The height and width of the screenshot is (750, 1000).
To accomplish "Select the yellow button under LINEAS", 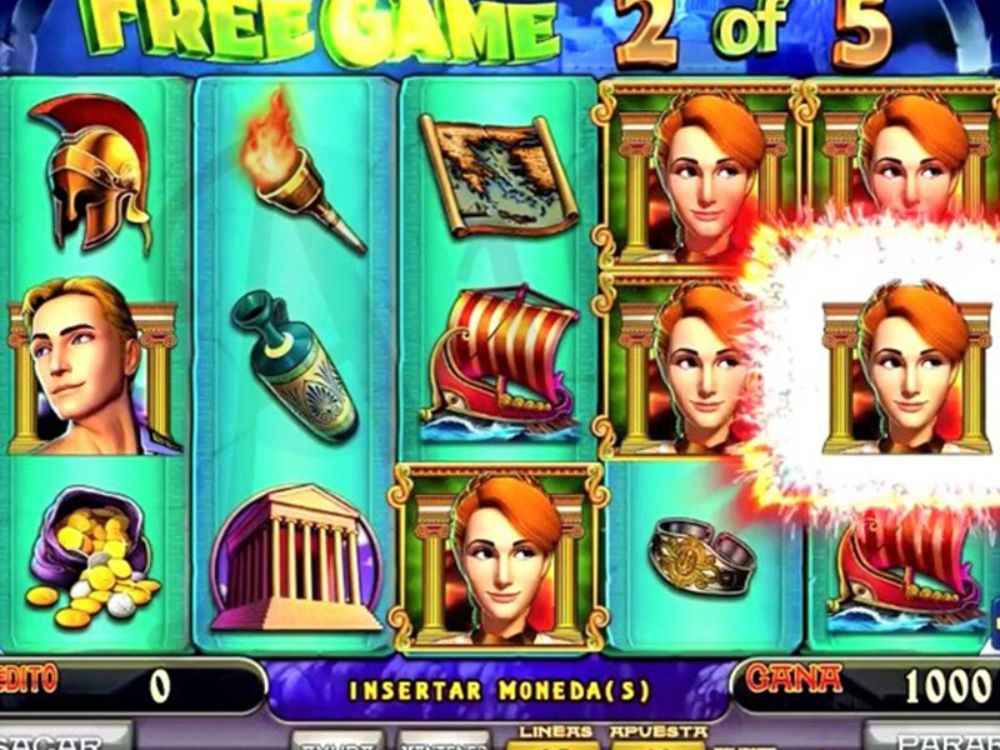I will pyautogui.click(x=553, y=744).
